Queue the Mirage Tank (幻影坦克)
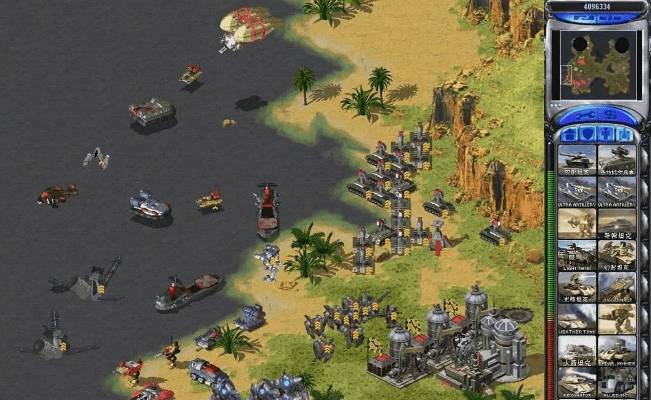651x400 pixels. (616, 254)
